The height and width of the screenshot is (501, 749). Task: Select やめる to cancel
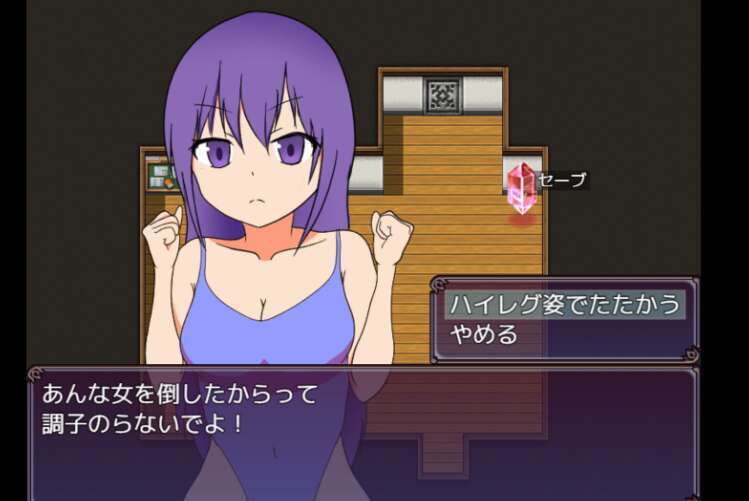click(x=485, y=334)
